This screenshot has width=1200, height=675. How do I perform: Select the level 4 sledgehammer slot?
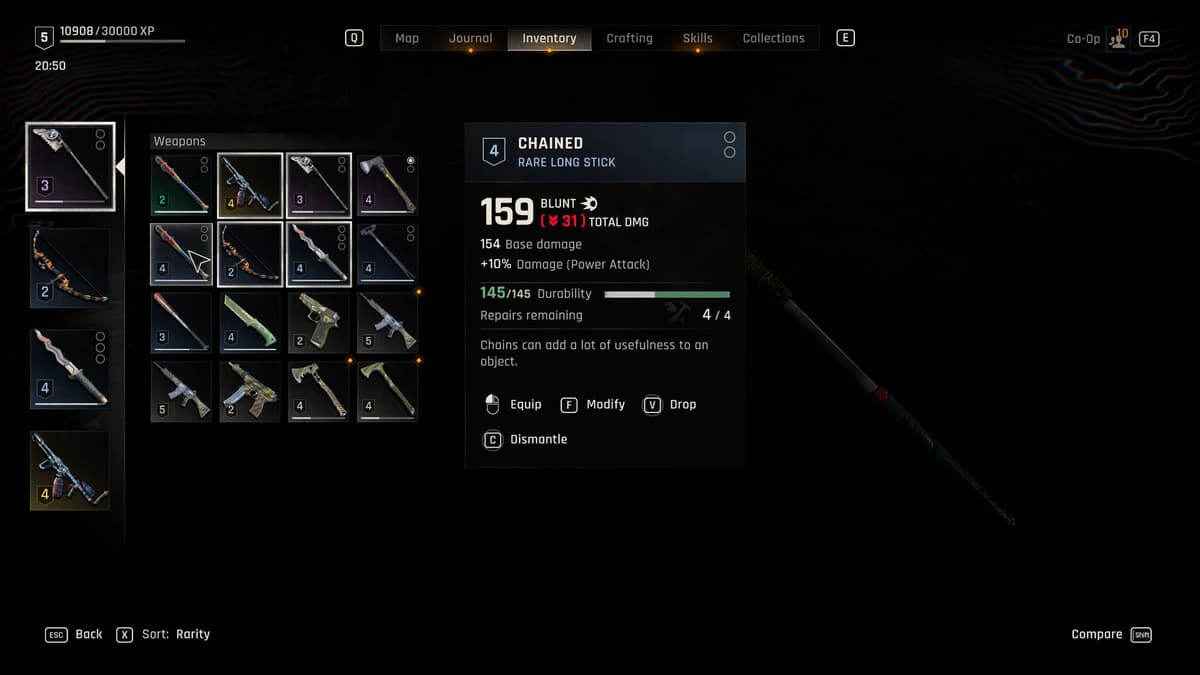coord(387,253)
